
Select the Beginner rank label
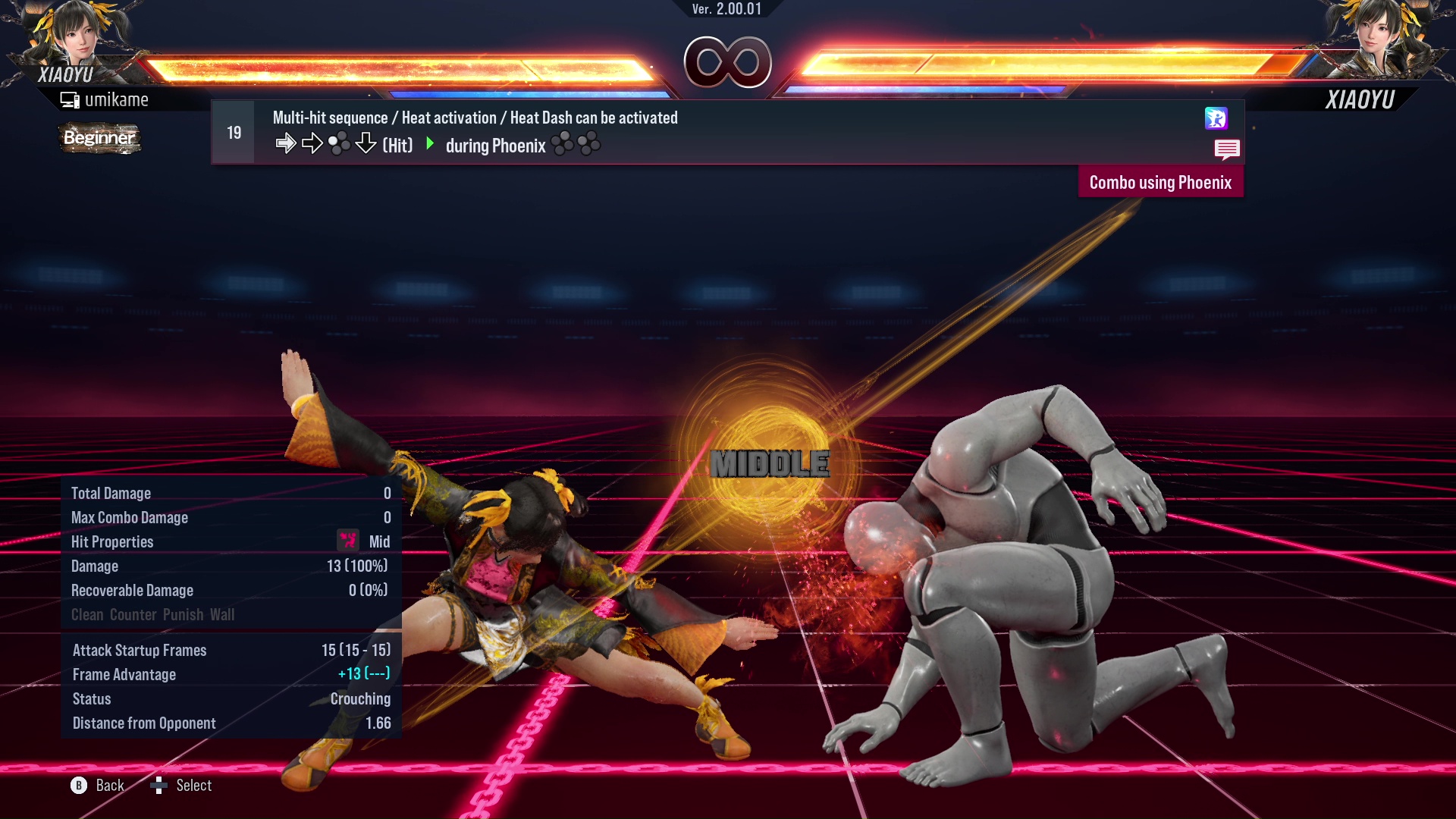(99, 138)
